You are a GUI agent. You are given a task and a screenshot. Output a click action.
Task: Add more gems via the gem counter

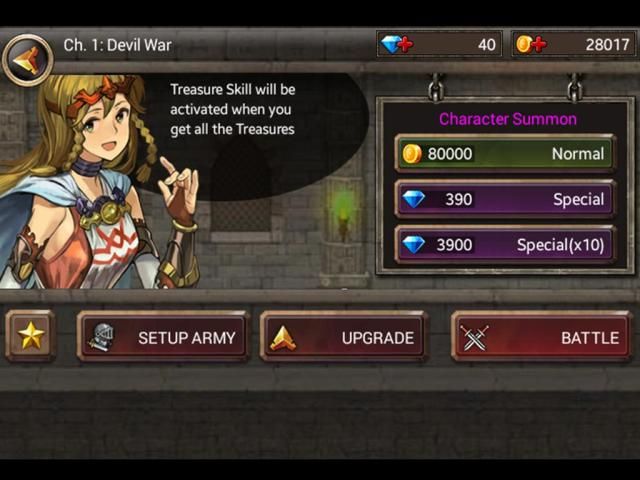tap(399, 44)
